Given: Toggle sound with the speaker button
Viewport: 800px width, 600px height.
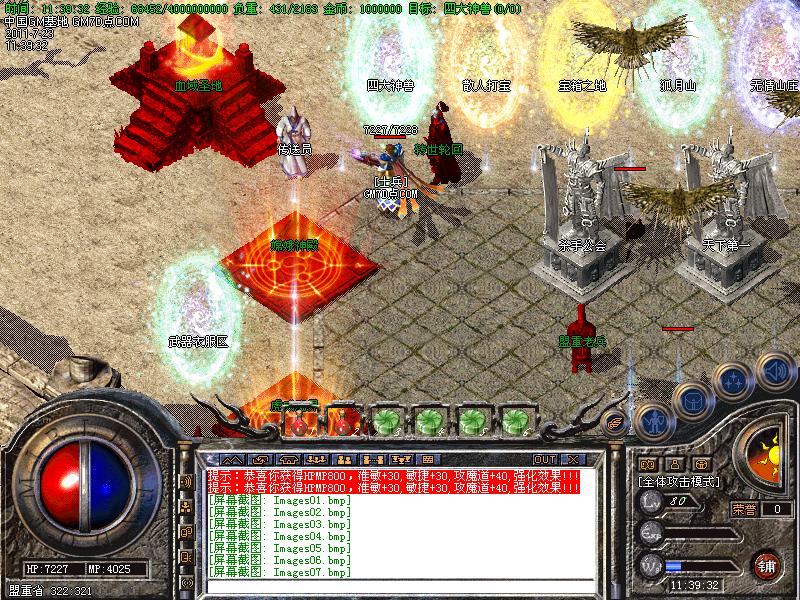Looking at the screenshot, I should tap(775, 370).
